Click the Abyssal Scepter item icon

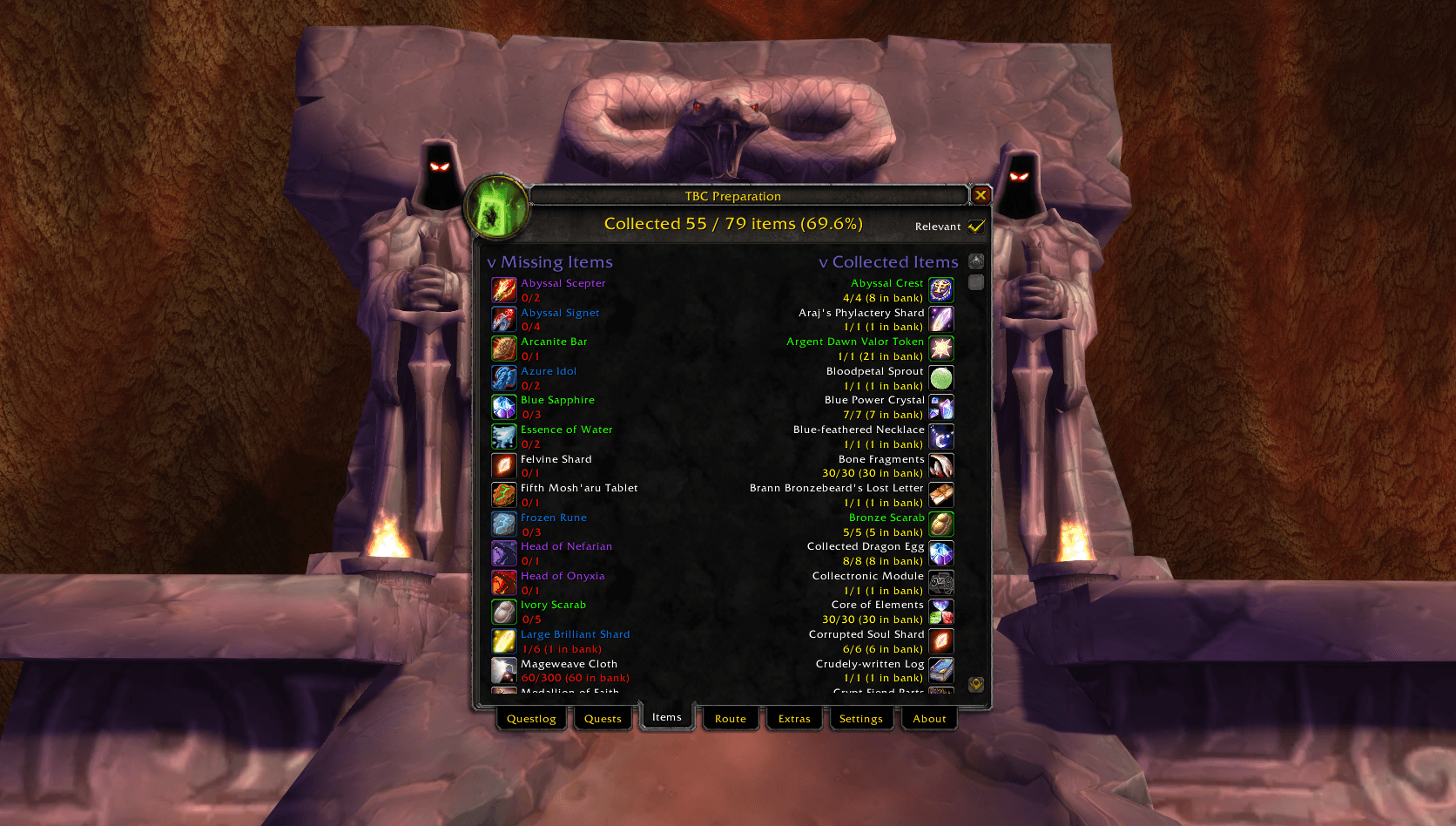pos(504,289)
